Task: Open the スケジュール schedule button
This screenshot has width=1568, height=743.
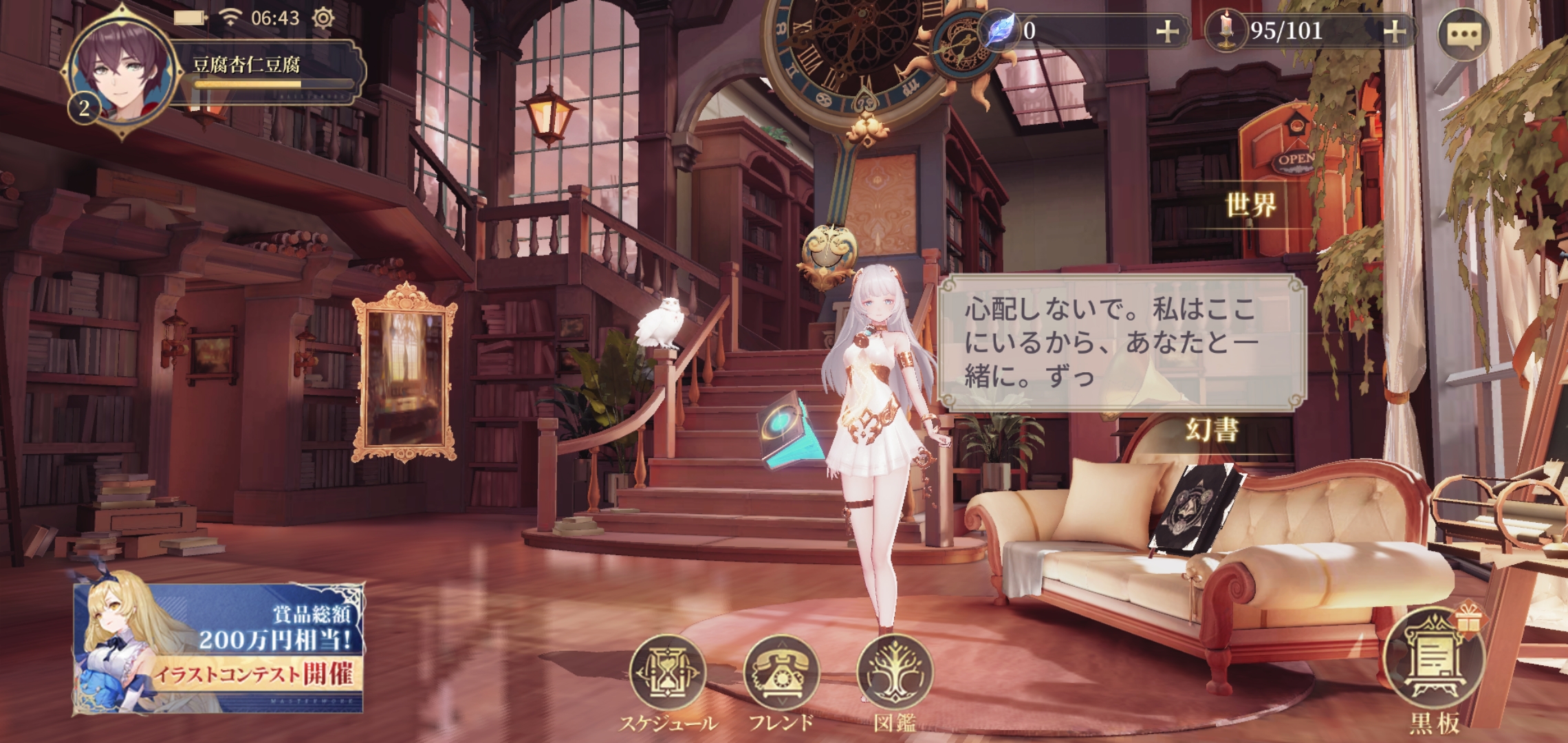Action: [x=668, y=674]
